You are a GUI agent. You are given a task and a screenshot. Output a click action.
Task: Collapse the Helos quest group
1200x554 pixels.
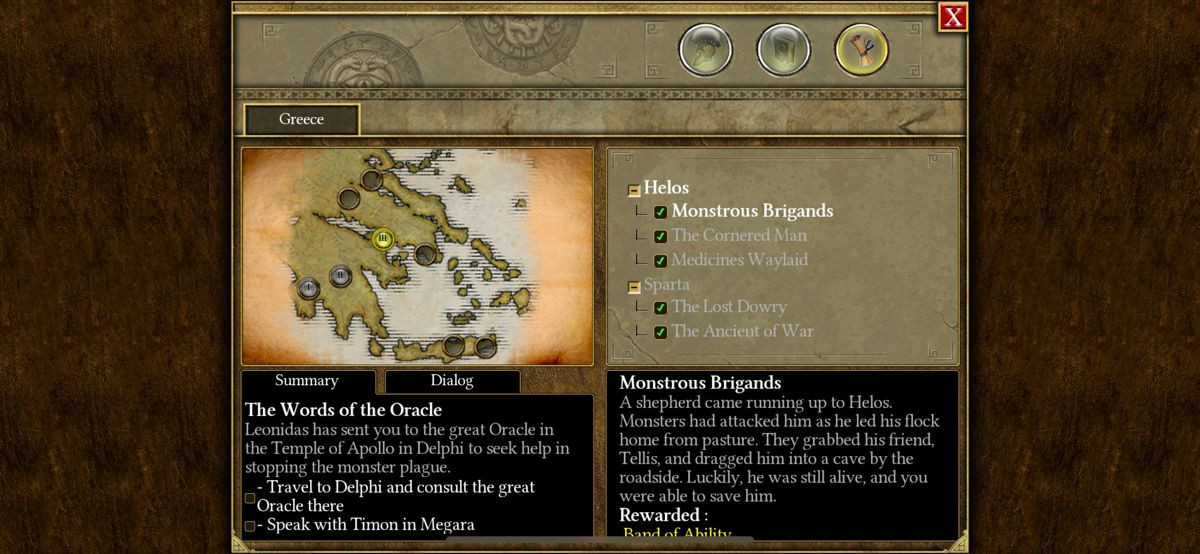click(x=634, y=190)
